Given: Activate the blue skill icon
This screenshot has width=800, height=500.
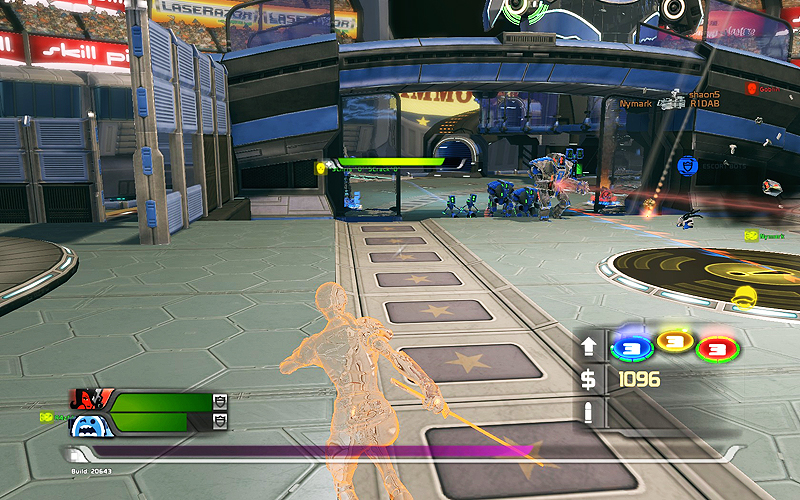Looking at the screenshot, I should 632,346.
